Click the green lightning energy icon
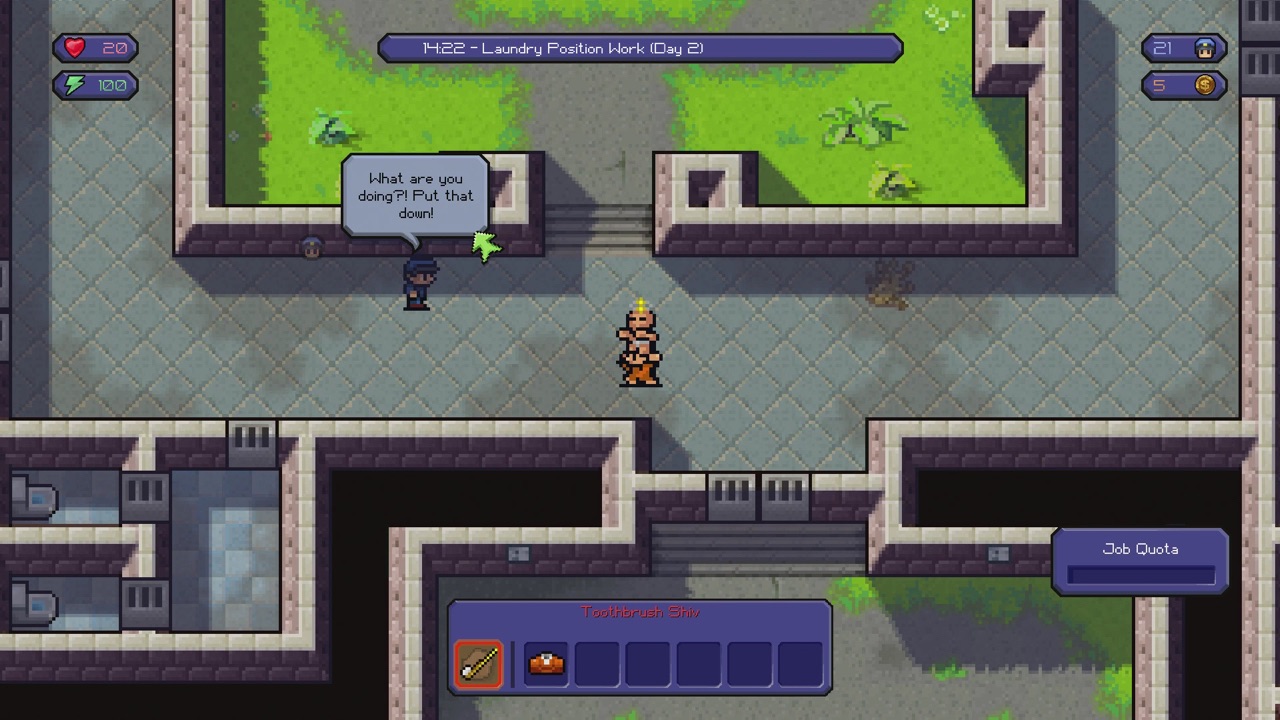This screenshot has height=720, width=1280. click(74, 85)
